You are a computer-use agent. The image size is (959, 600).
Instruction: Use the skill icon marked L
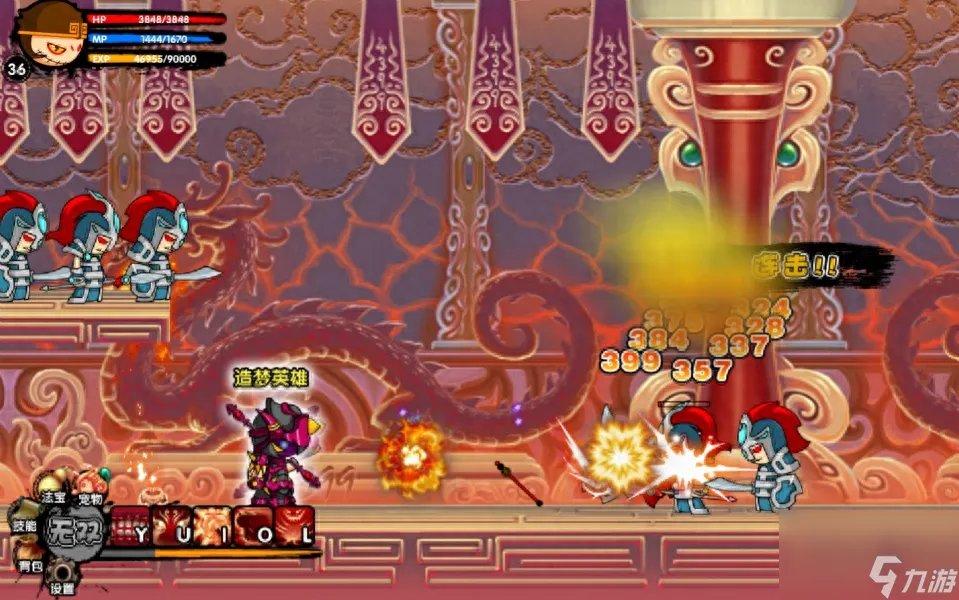(295, 526)
